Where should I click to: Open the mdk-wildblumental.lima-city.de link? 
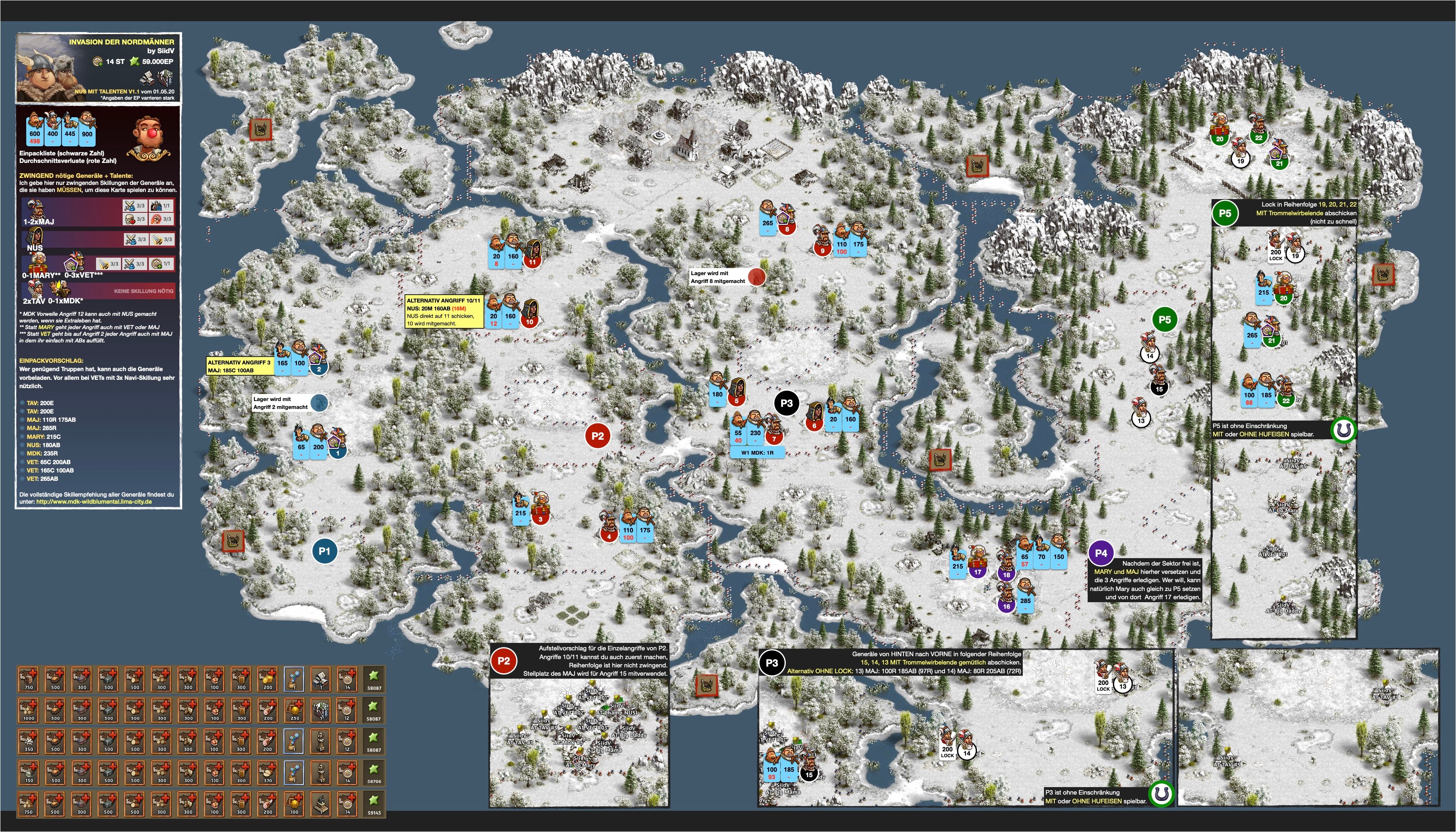(x=94, y=502)
